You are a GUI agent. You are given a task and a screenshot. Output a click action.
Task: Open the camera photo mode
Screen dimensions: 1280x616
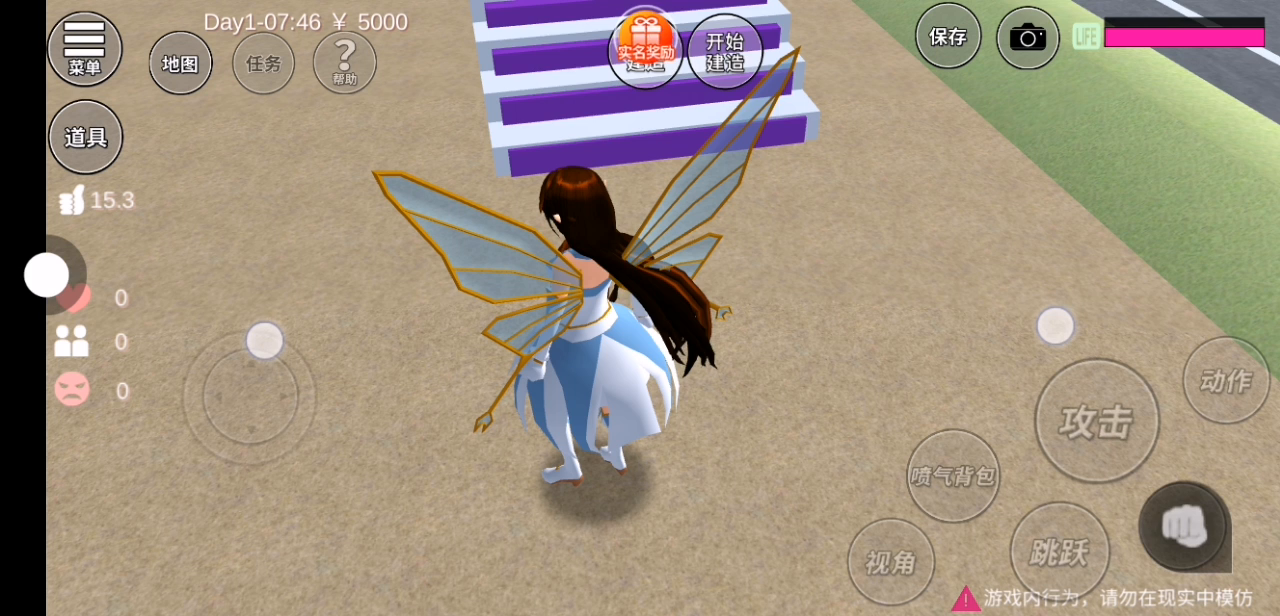pos(1028,38)
